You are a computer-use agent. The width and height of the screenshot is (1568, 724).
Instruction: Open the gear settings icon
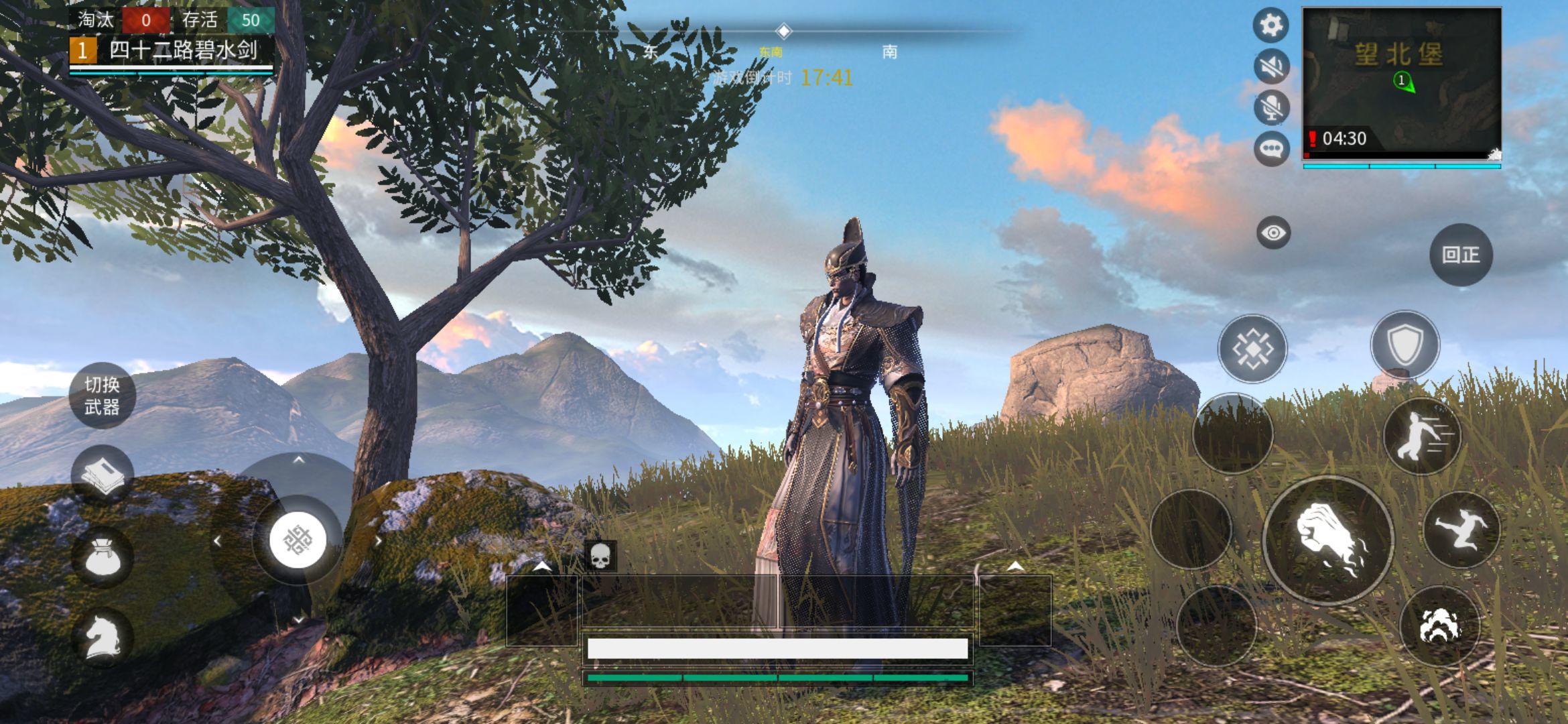click(x=1271, y=25)
